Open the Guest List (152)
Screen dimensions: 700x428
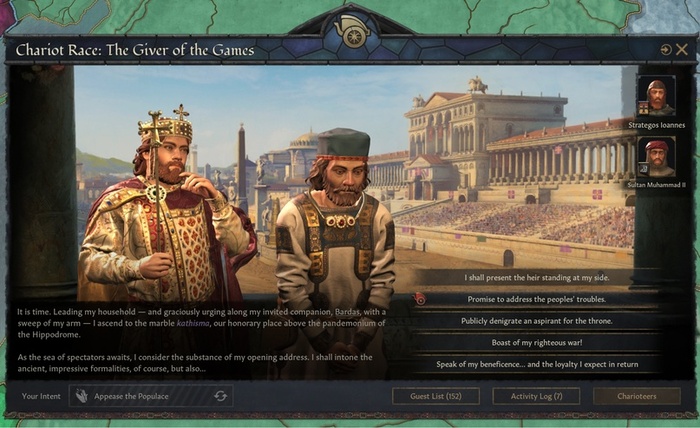coord(435,396)
